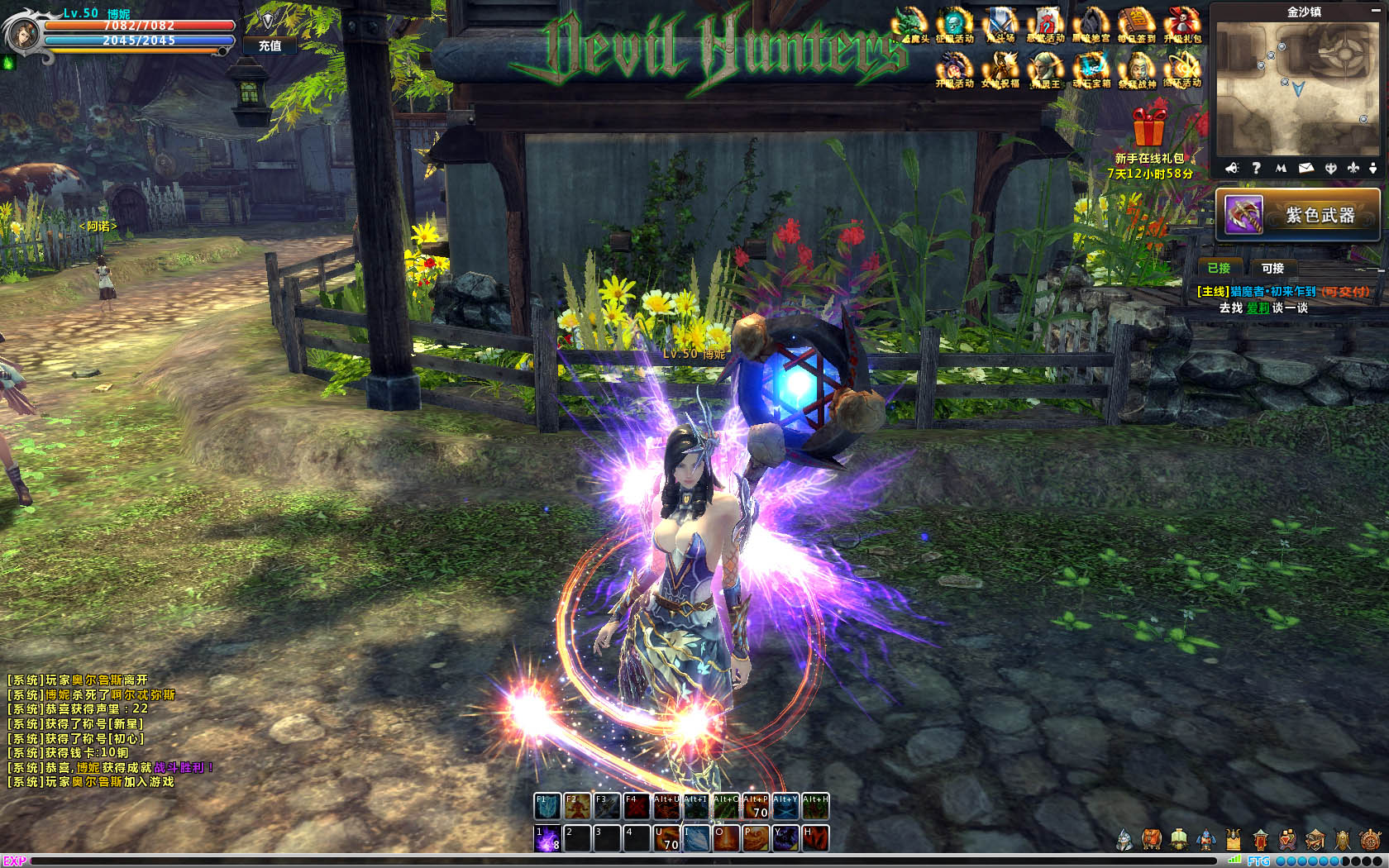Activate the purple flame skill in slot 1
Image resolution: width=1389 pixels, height=868 pixels.
(x=547, y=838)
